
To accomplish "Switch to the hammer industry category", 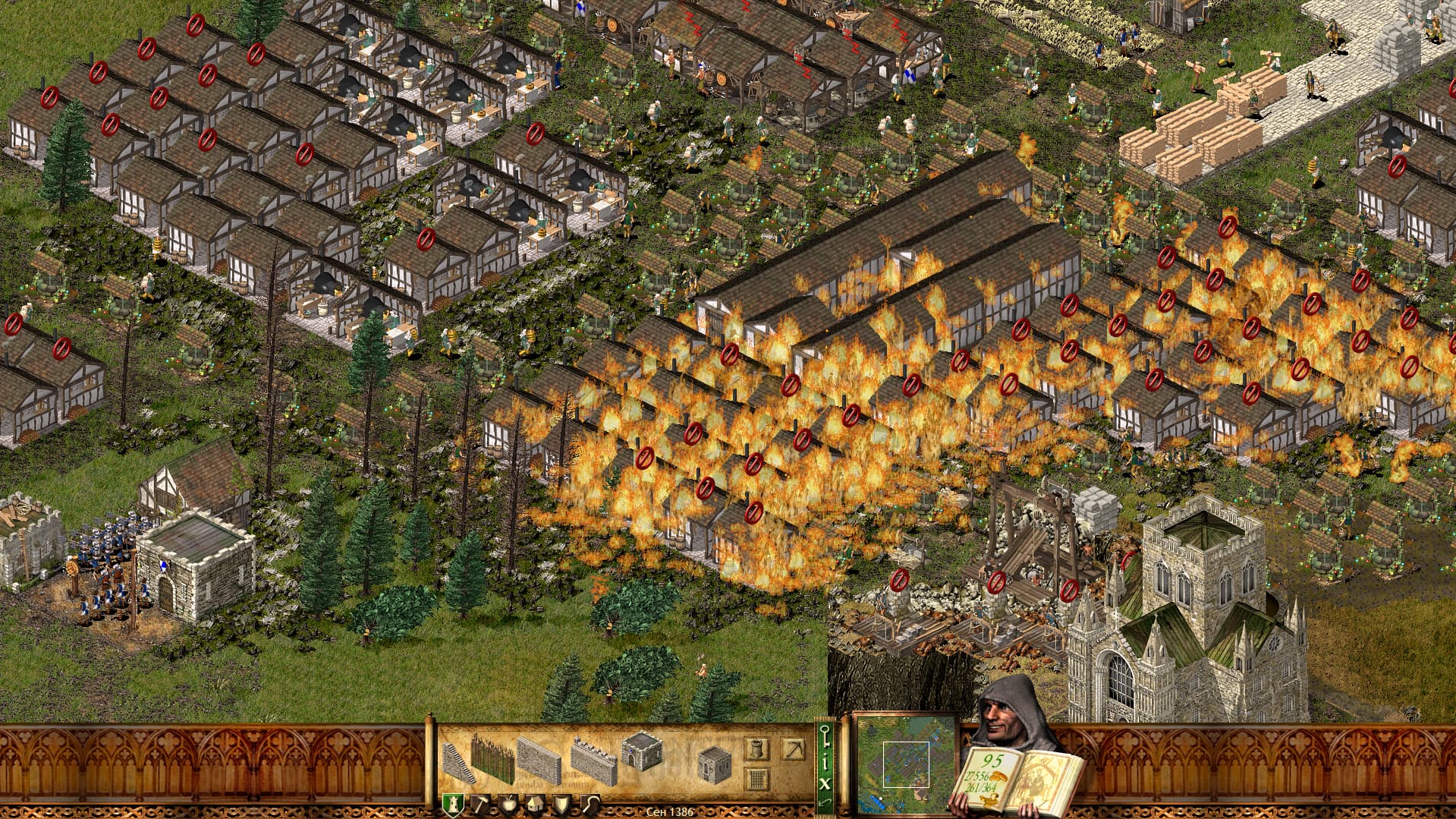I will point(481,804).
